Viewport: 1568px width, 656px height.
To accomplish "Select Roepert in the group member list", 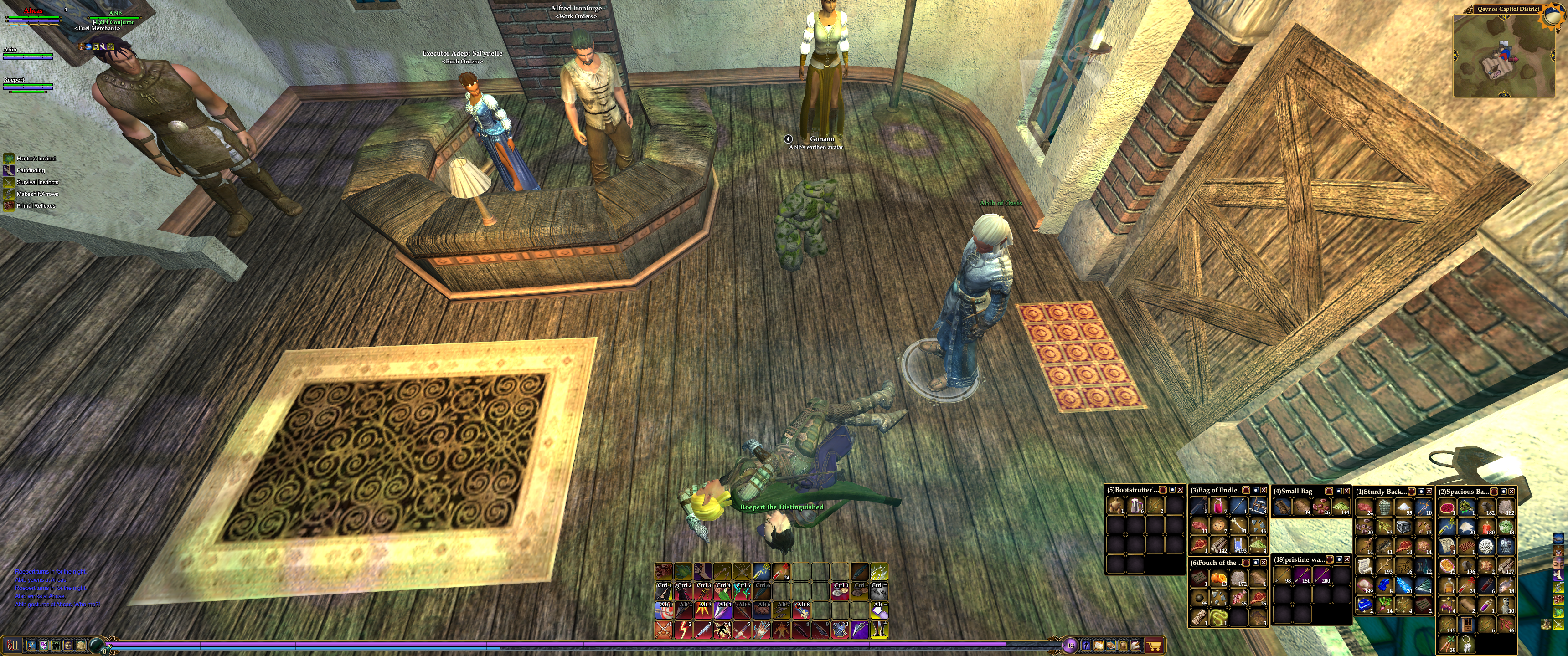I will click(15, 80).
